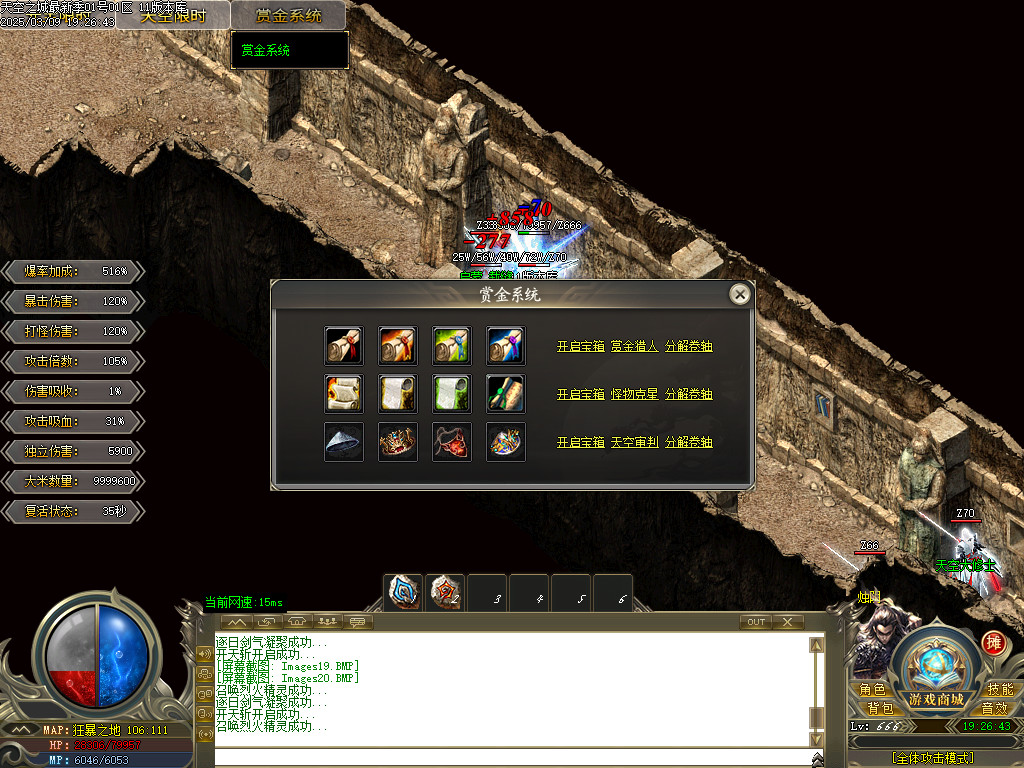Image resolution: width=1024 pixels, height=768 pixels.
Task: Click the 赏金猎人 link
Action: pos(634,346)
